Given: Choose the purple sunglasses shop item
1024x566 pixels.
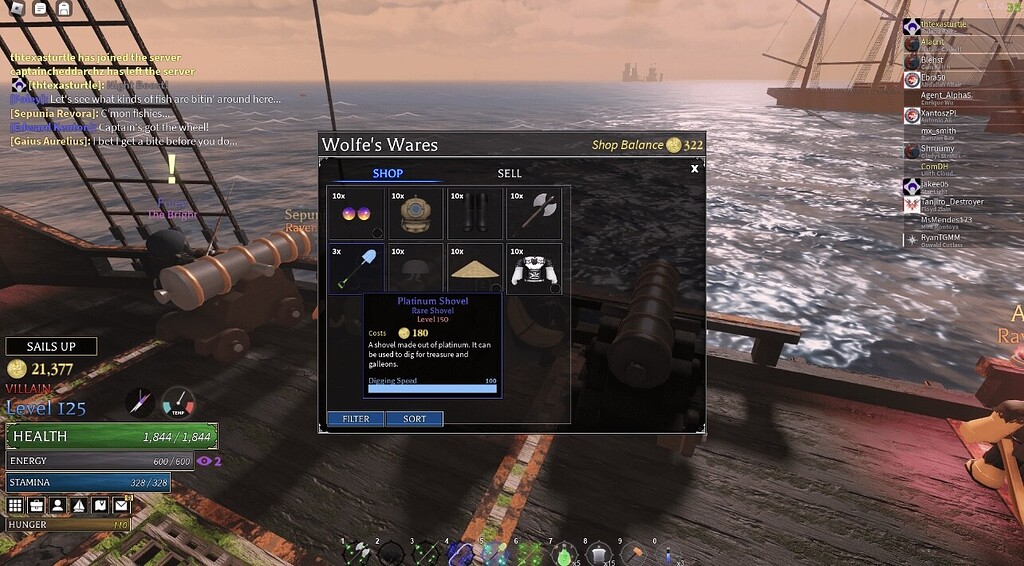Looking at the screenshot, I should pos(355,212).
